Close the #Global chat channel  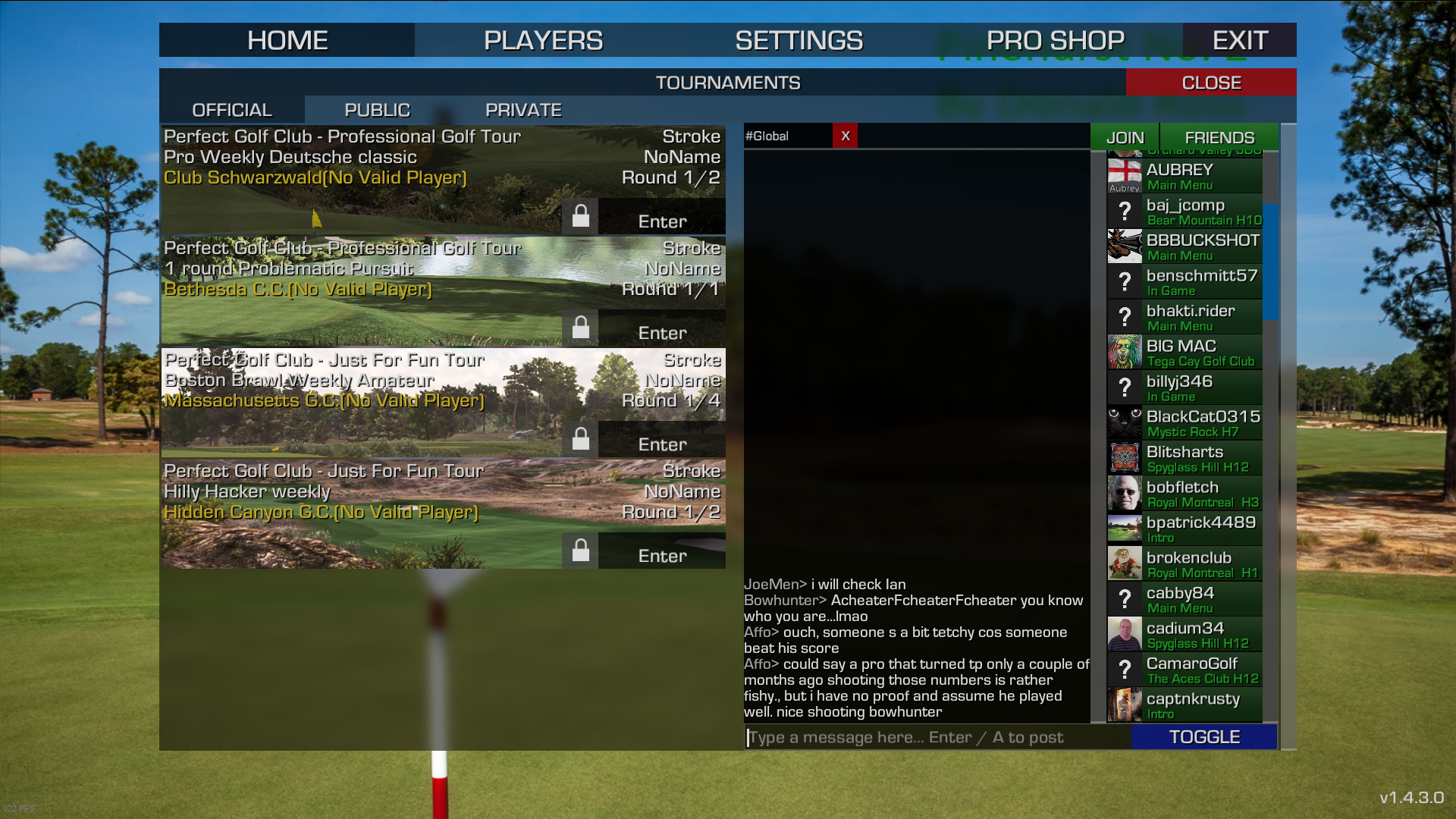point(846,136)
